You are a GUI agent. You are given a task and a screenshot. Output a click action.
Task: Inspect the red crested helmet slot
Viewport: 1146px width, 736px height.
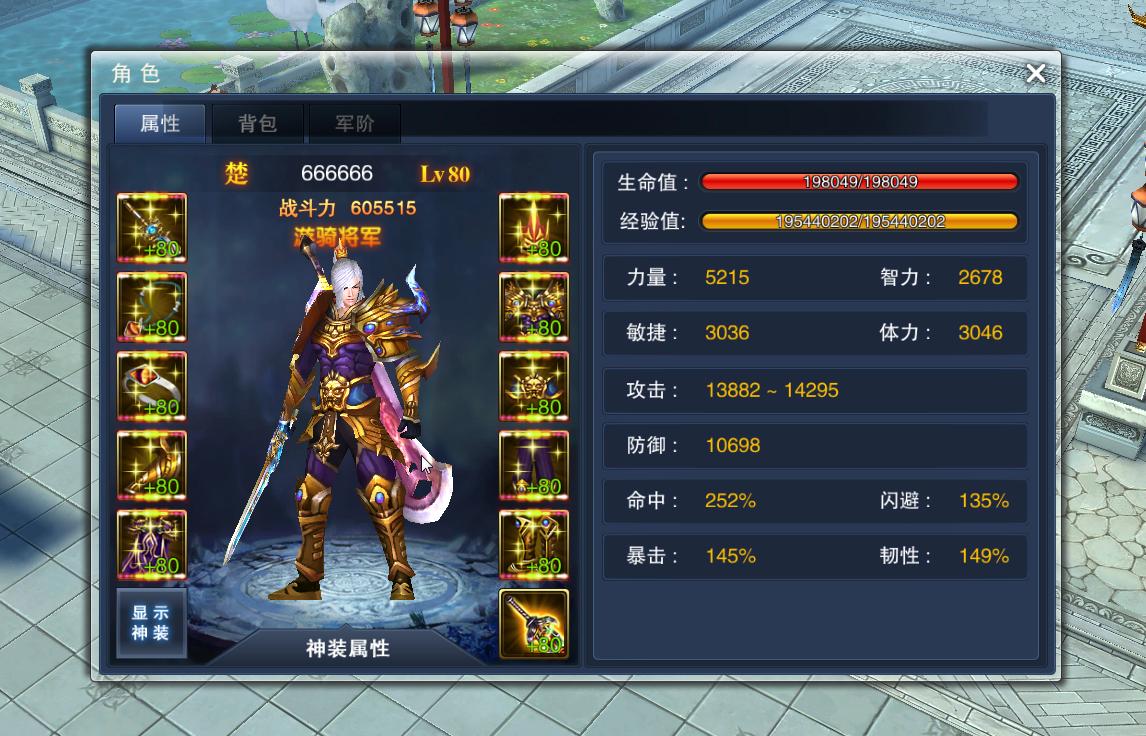click(534, 228)
